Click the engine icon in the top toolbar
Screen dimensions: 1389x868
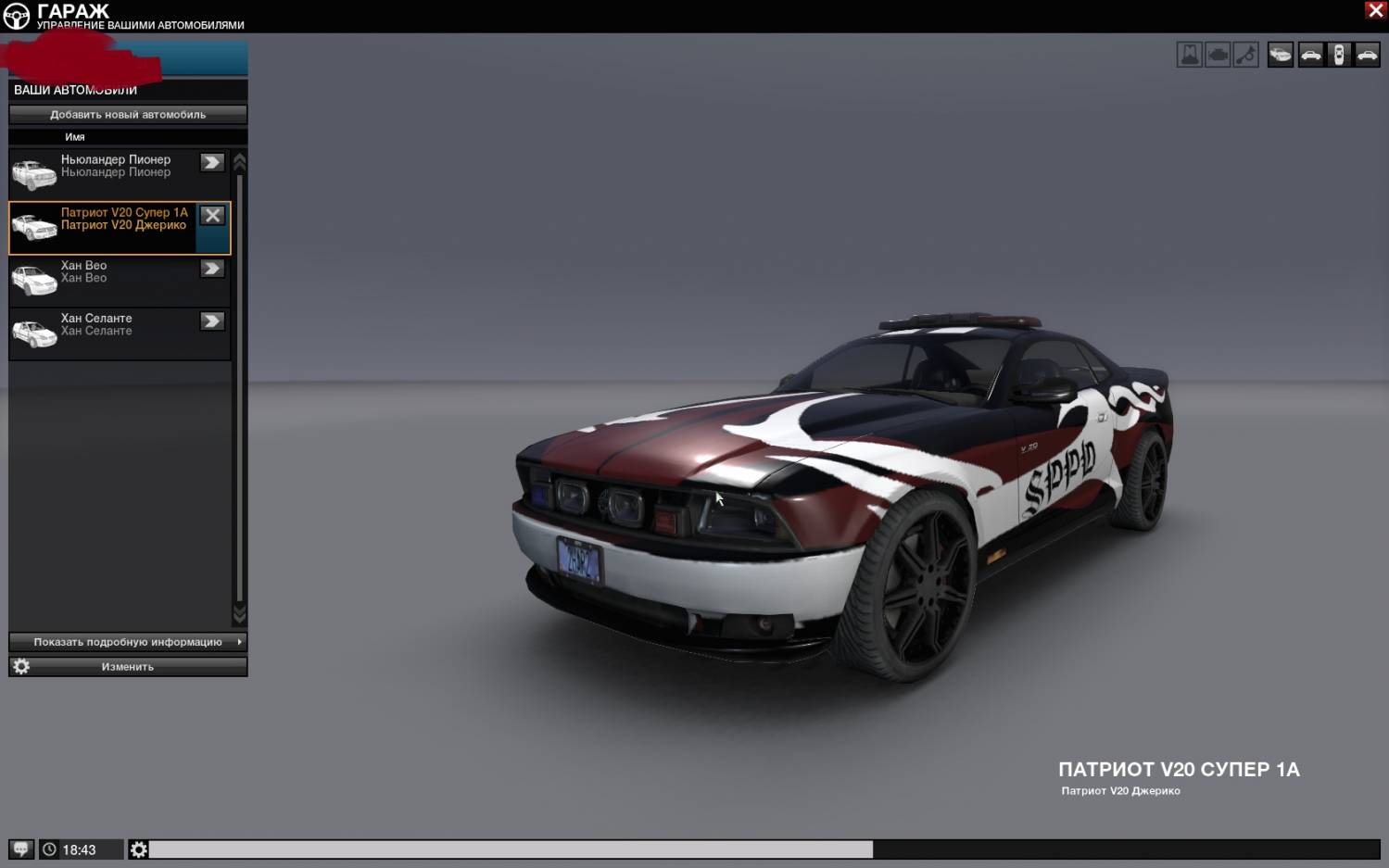point(1218,56)
